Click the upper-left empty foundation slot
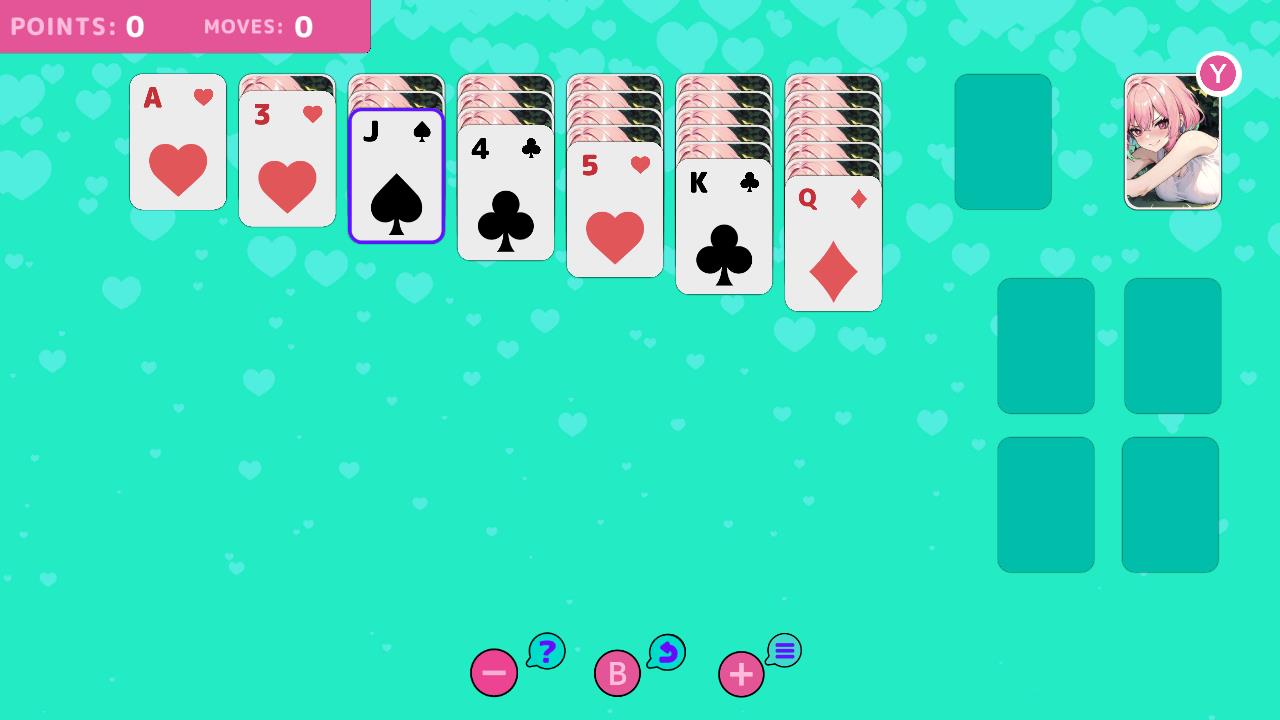1280x720 pixels. coord(1045,345)
